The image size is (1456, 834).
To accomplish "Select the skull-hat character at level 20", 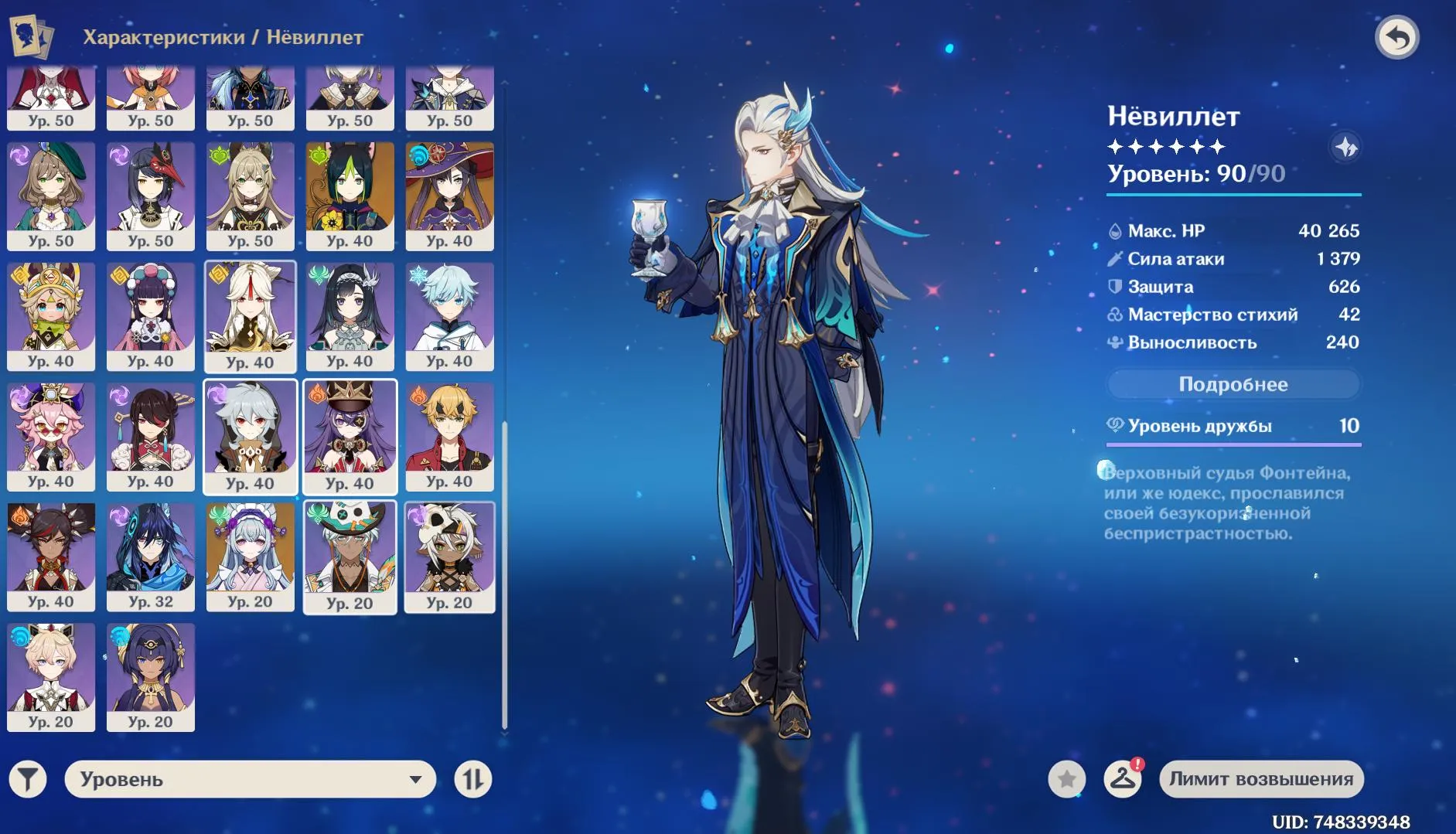I will pos(450,557).
